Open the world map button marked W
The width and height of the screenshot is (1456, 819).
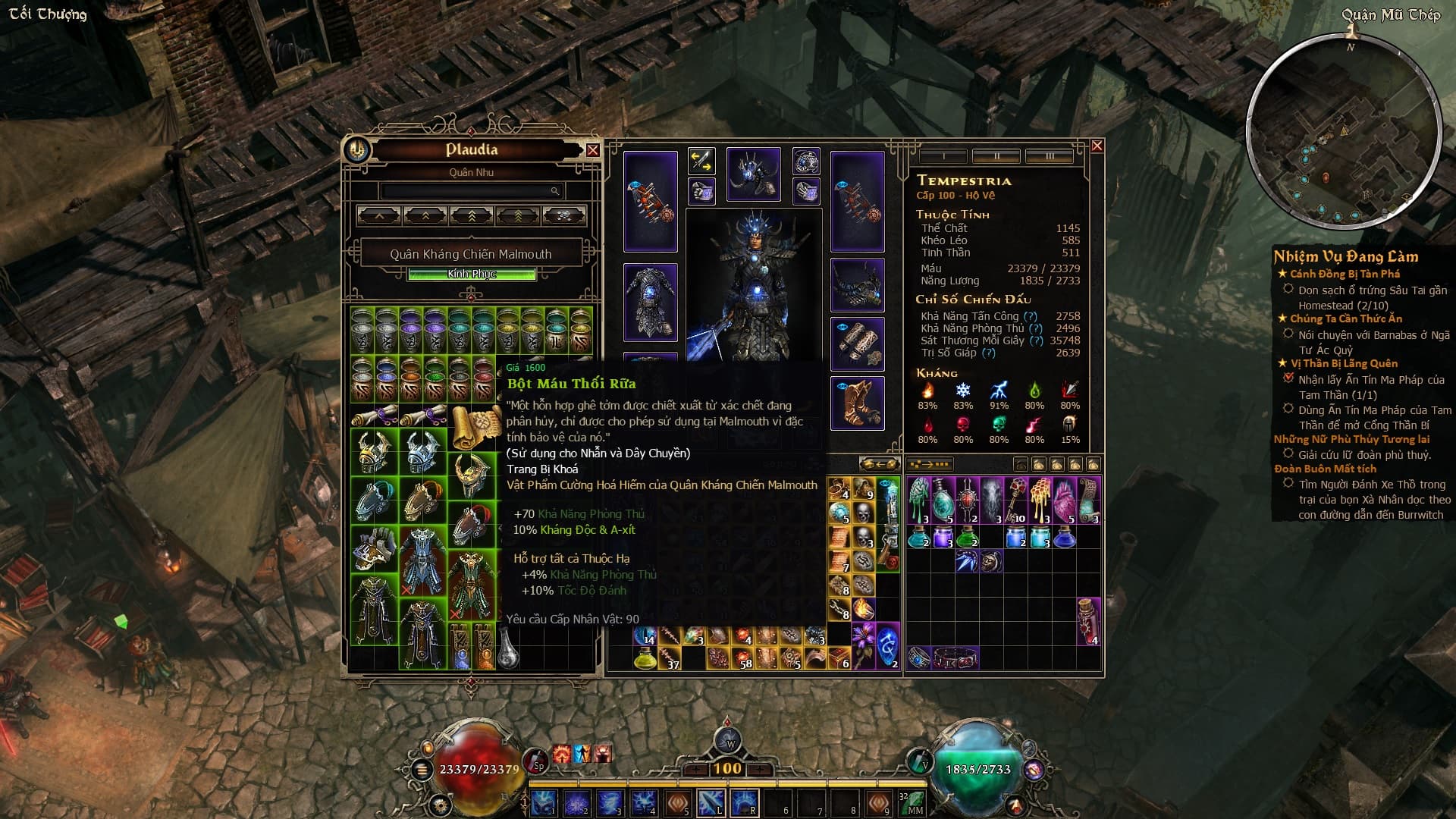click(729, 742)
